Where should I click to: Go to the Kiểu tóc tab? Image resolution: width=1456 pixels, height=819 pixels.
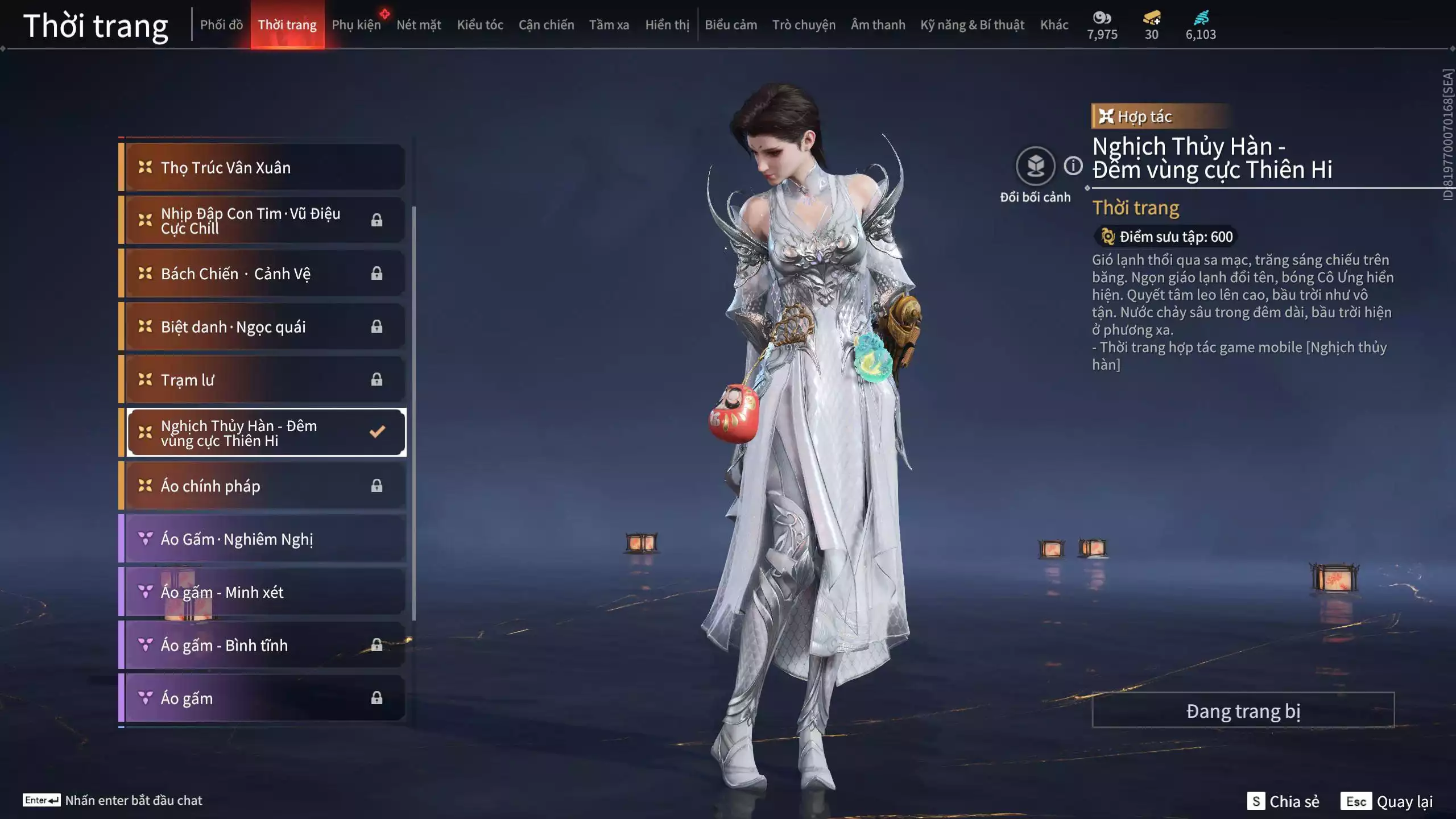click(480, 25)
